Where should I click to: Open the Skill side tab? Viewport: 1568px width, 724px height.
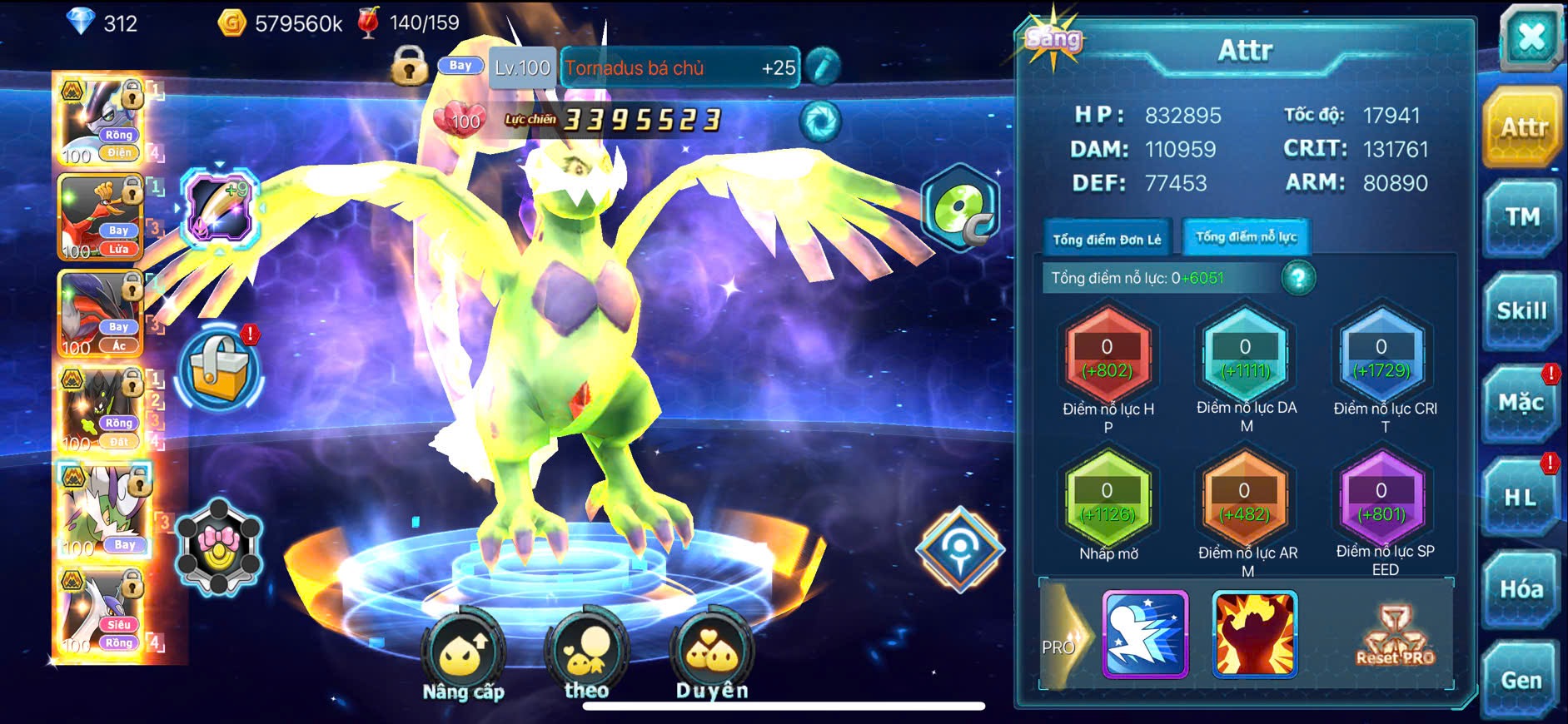tap(1522, 311)
